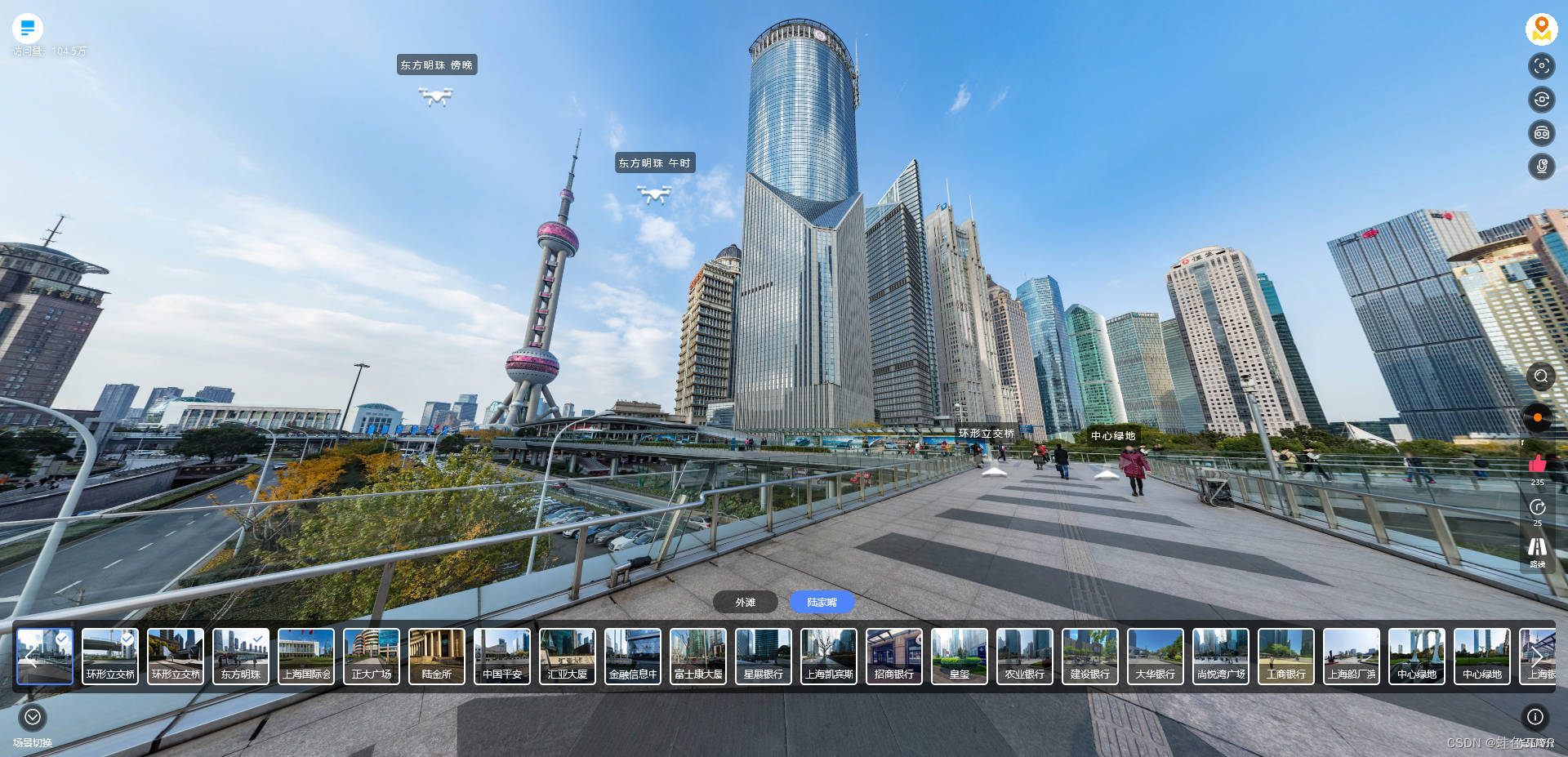The image size is (1568, 757).
Task: Choose the 上海国际会 thumbnail
Action: coord(306,656)
